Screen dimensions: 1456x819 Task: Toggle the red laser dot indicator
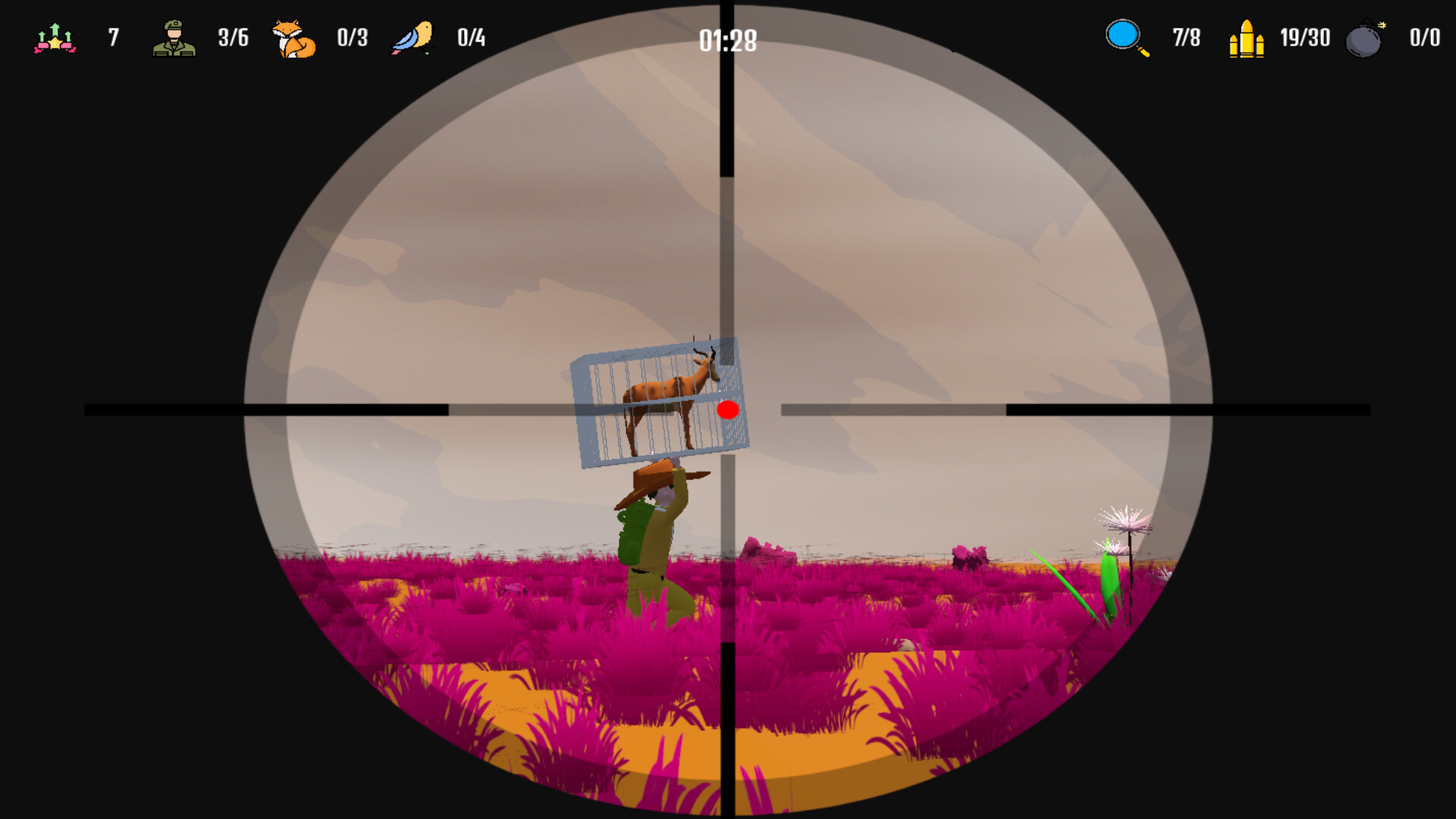pyautogui.click(x=729, y=409)
